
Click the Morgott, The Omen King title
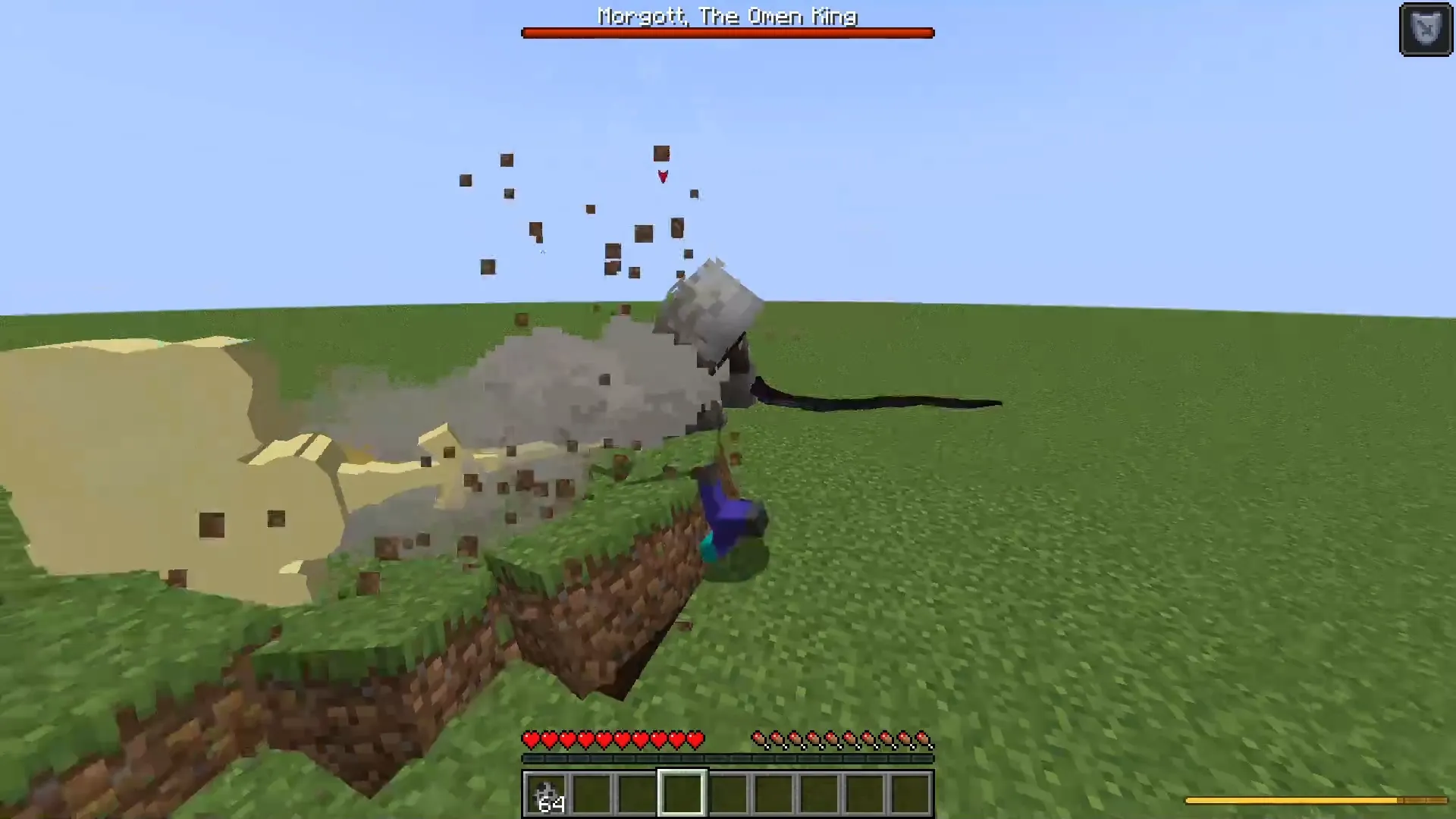point(726,17)
